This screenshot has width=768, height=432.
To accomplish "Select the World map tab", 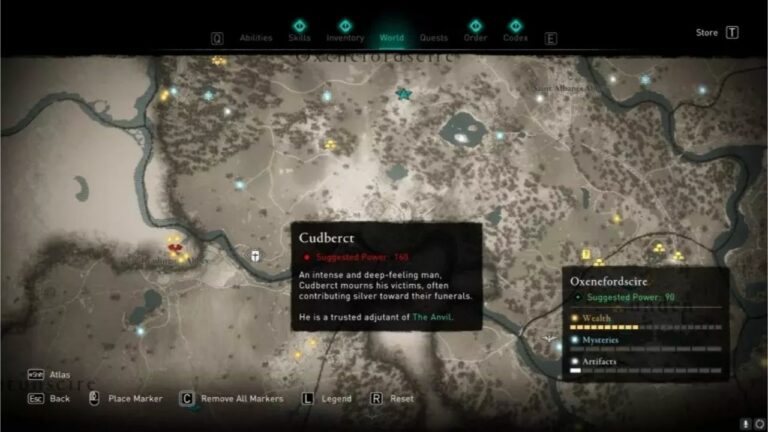I will (392, 38).
